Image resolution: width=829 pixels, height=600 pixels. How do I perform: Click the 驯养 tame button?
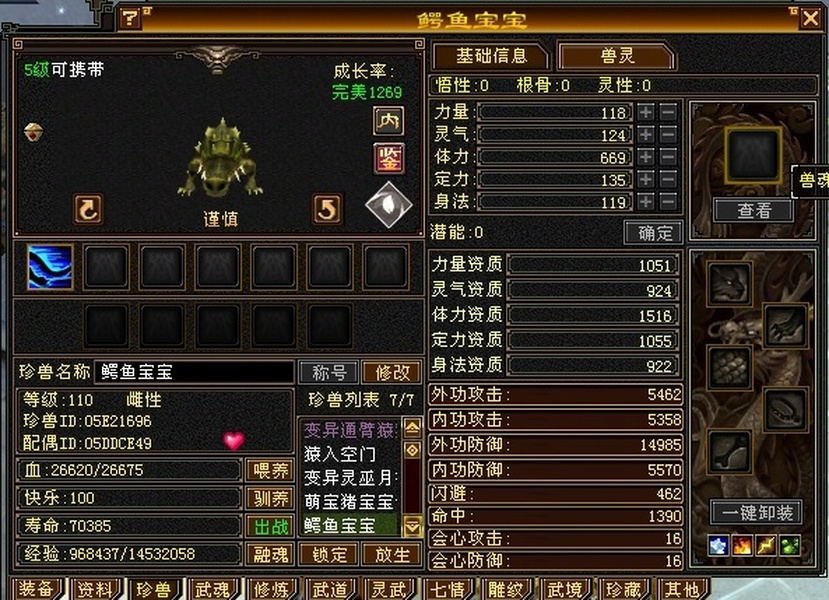point(269,498)
